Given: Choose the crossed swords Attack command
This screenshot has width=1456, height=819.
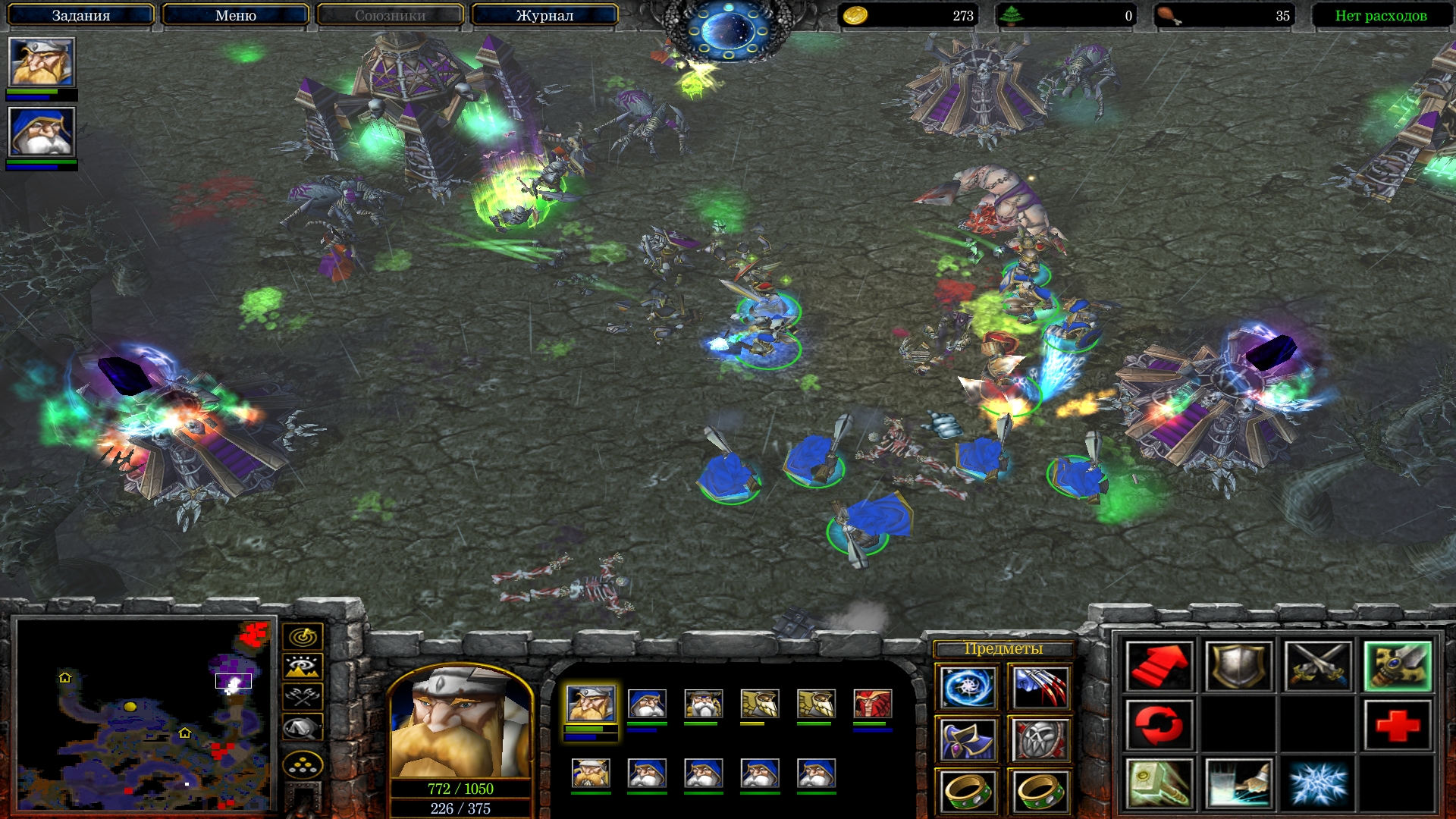Looking at the screenshot, I should [x=1318, y=667].
